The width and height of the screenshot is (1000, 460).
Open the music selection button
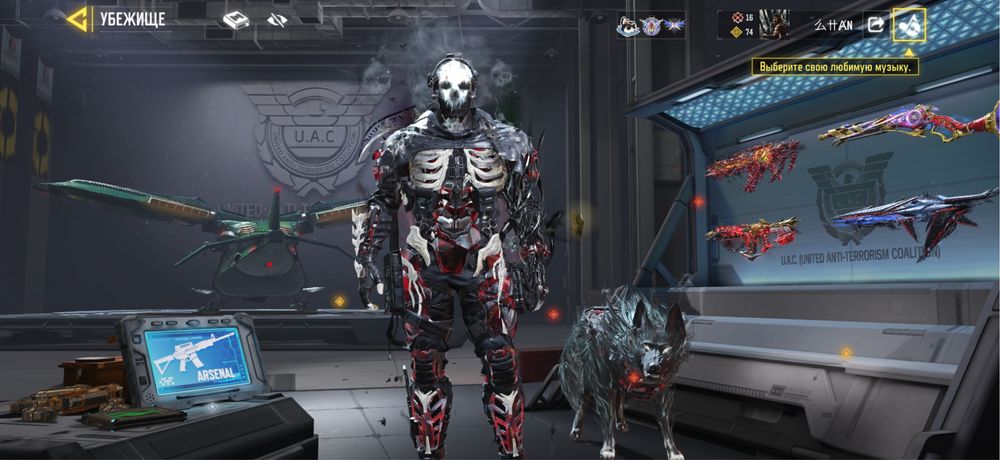coord(909,25)
